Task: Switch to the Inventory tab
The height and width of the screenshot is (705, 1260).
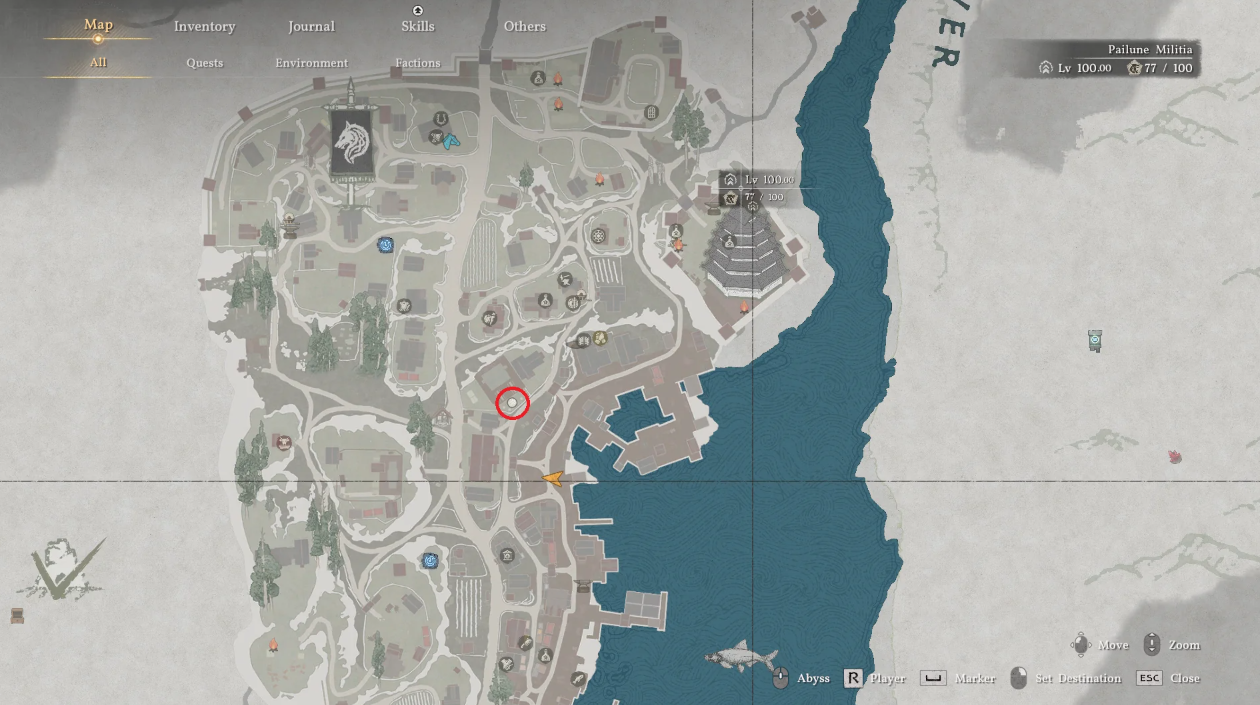Action: click(204, 27)
